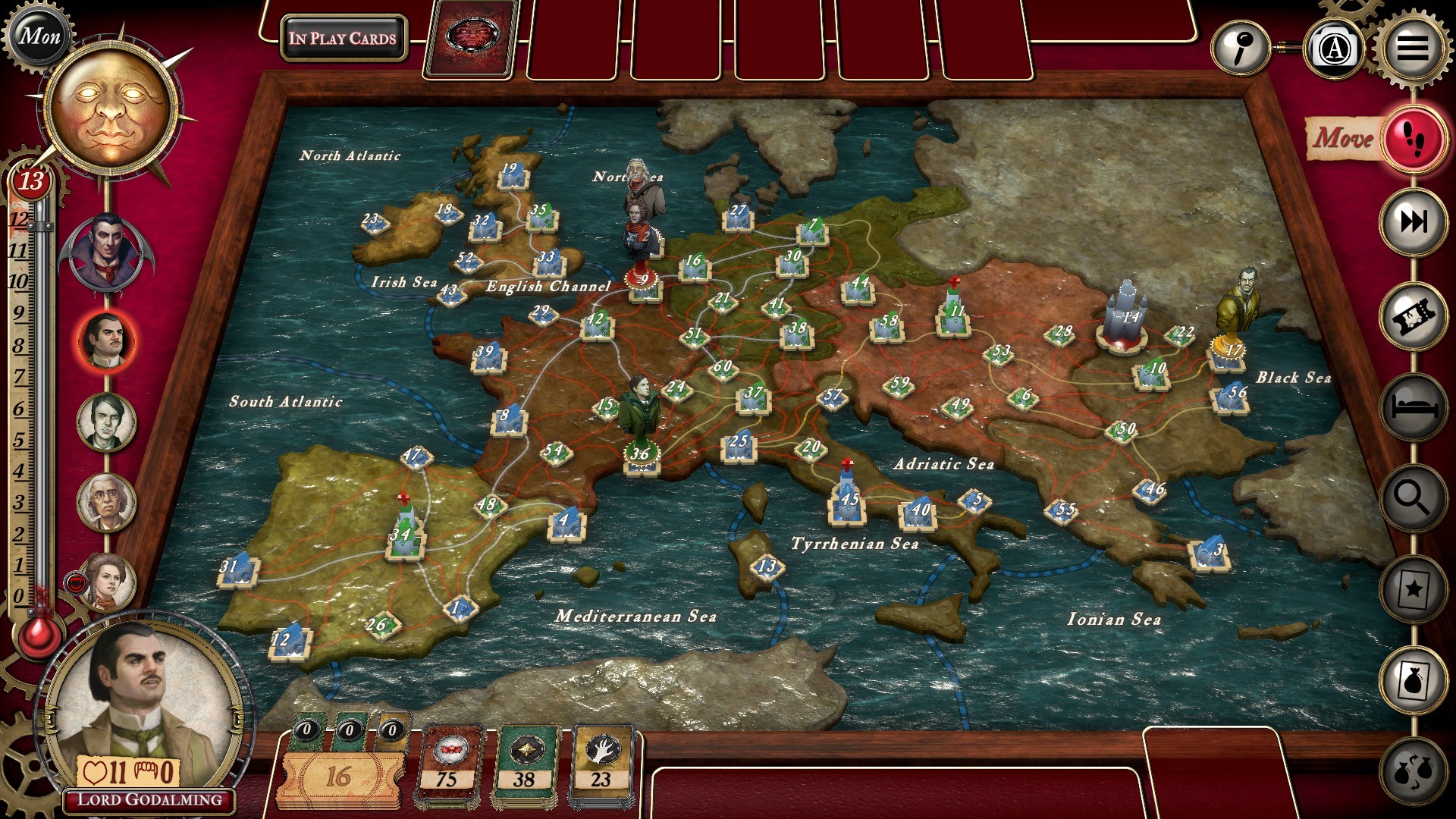Viewport: 1456px width, 819px height.
Task: Select the grey-haired spectacled hunter portrait
Action: [107, 502]
